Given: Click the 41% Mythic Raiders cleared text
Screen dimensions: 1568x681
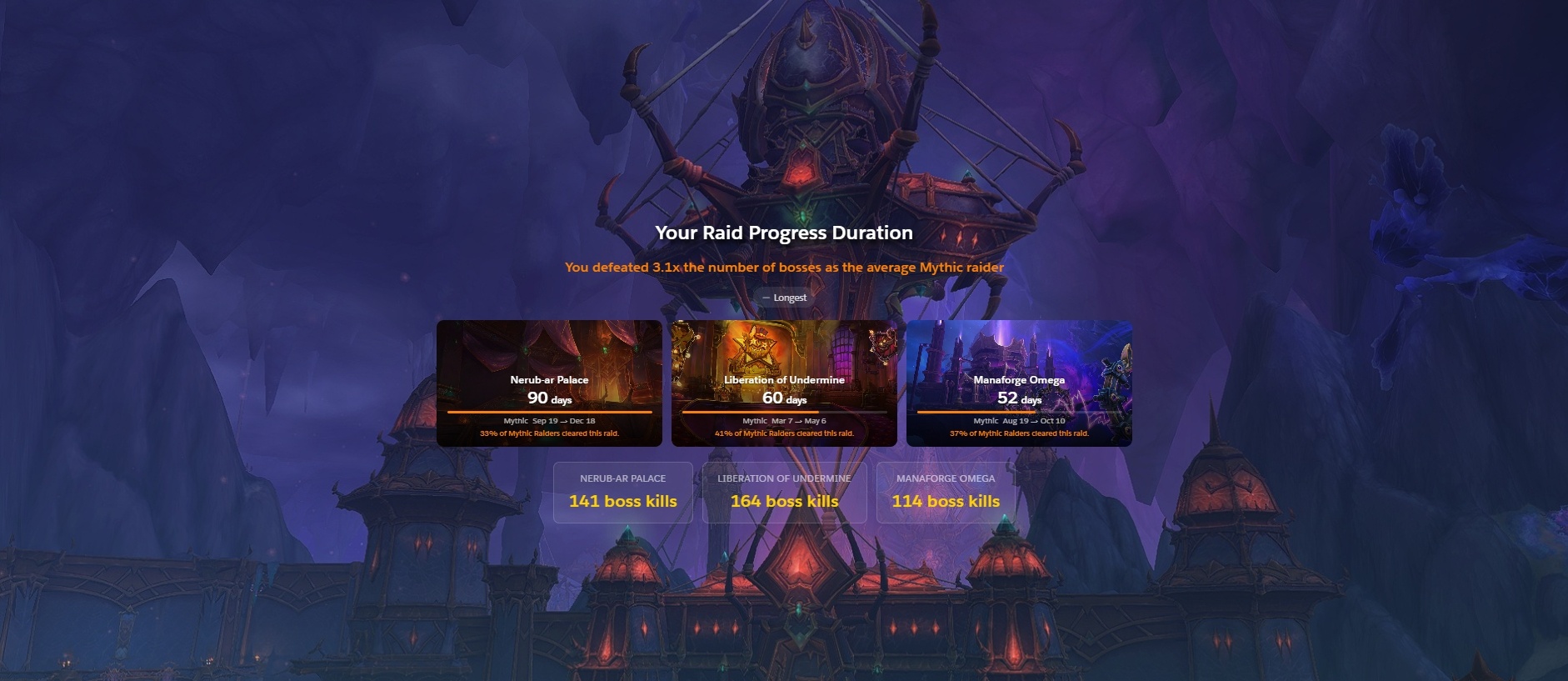Looking at the screenshot, I should [784, 433].
